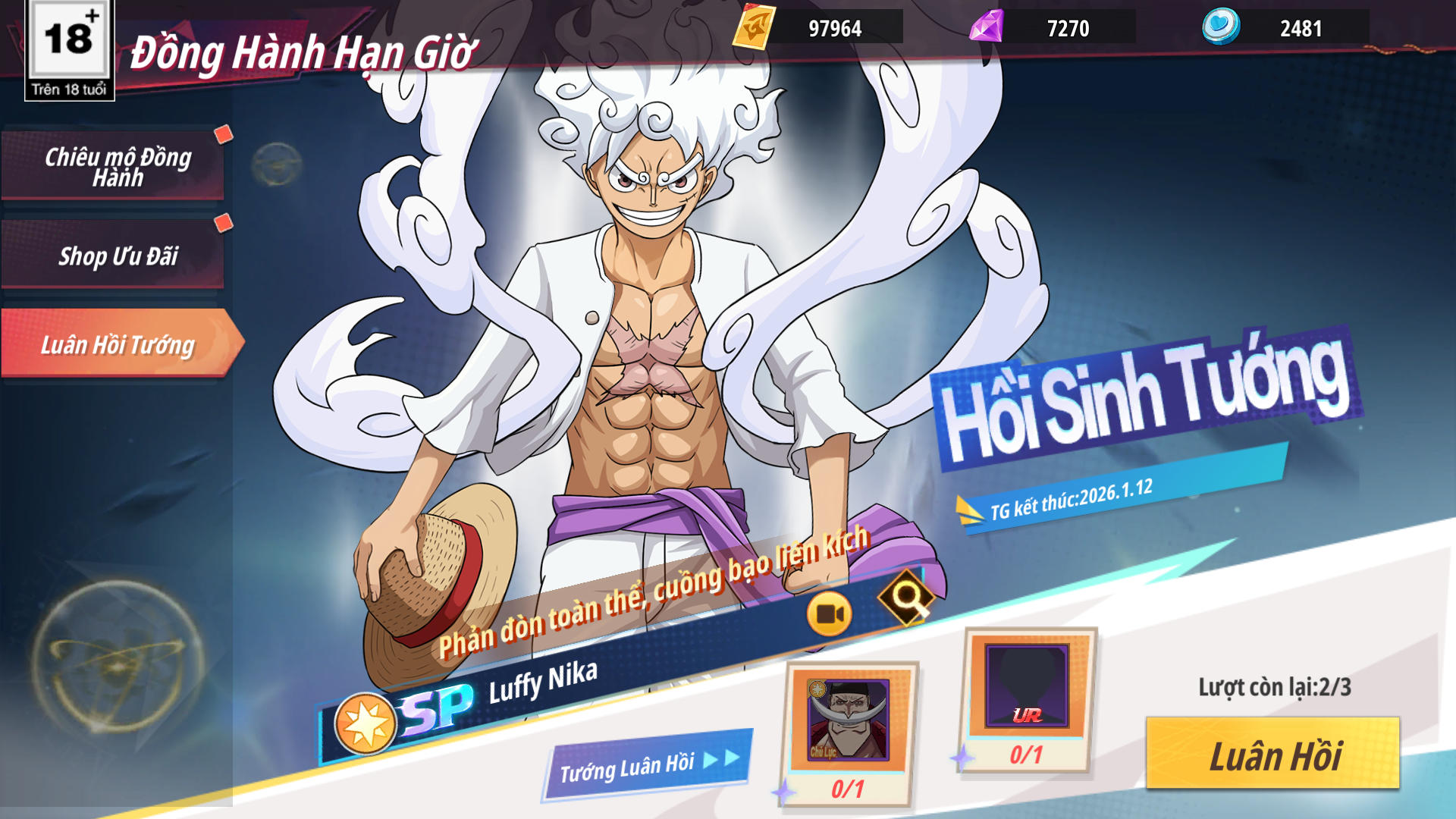Tap the purple gem currency icon

tap(987, 28)
